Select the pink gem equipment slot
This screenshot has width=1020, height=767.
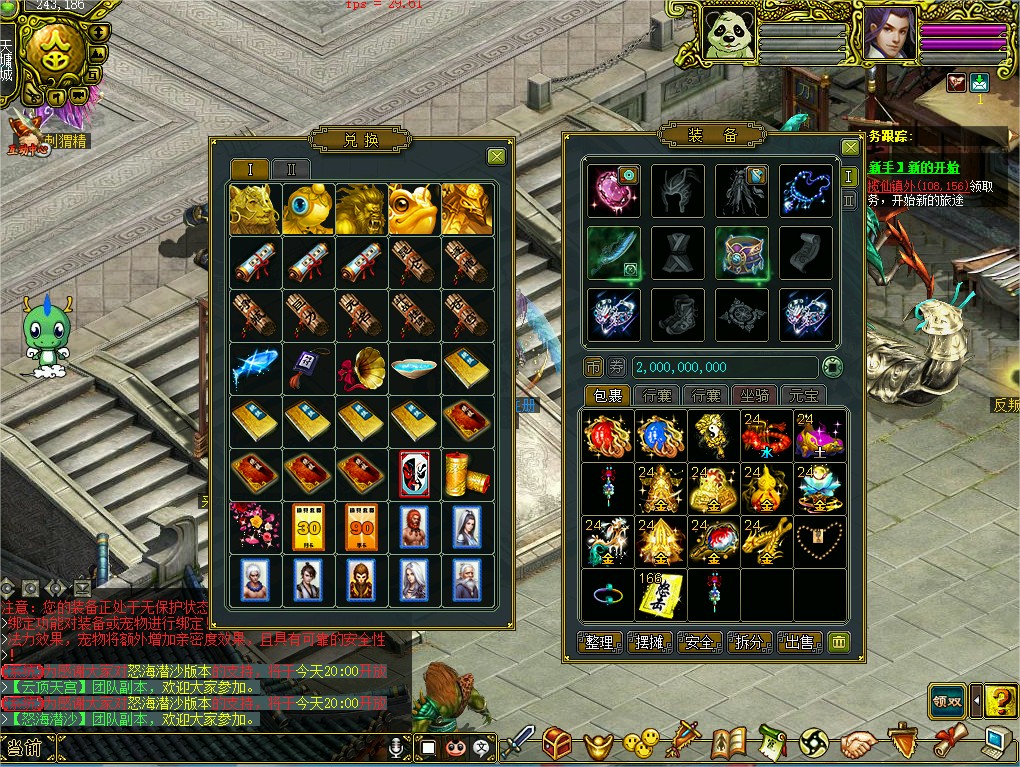613,191
